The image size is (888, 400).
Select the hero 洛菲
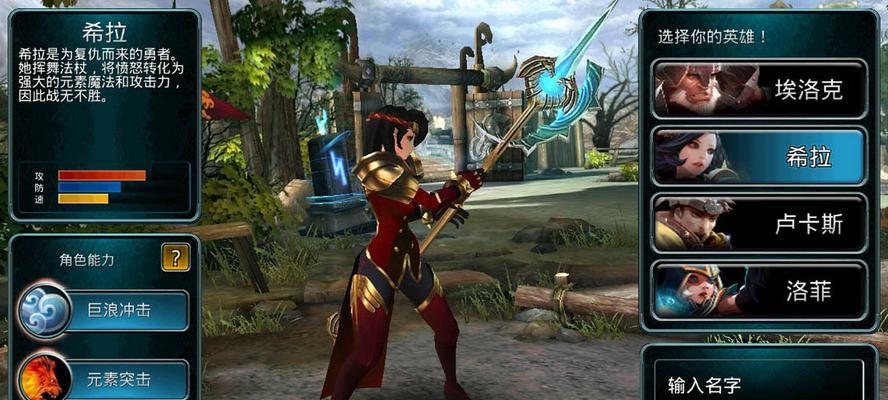tap(760, 291)
